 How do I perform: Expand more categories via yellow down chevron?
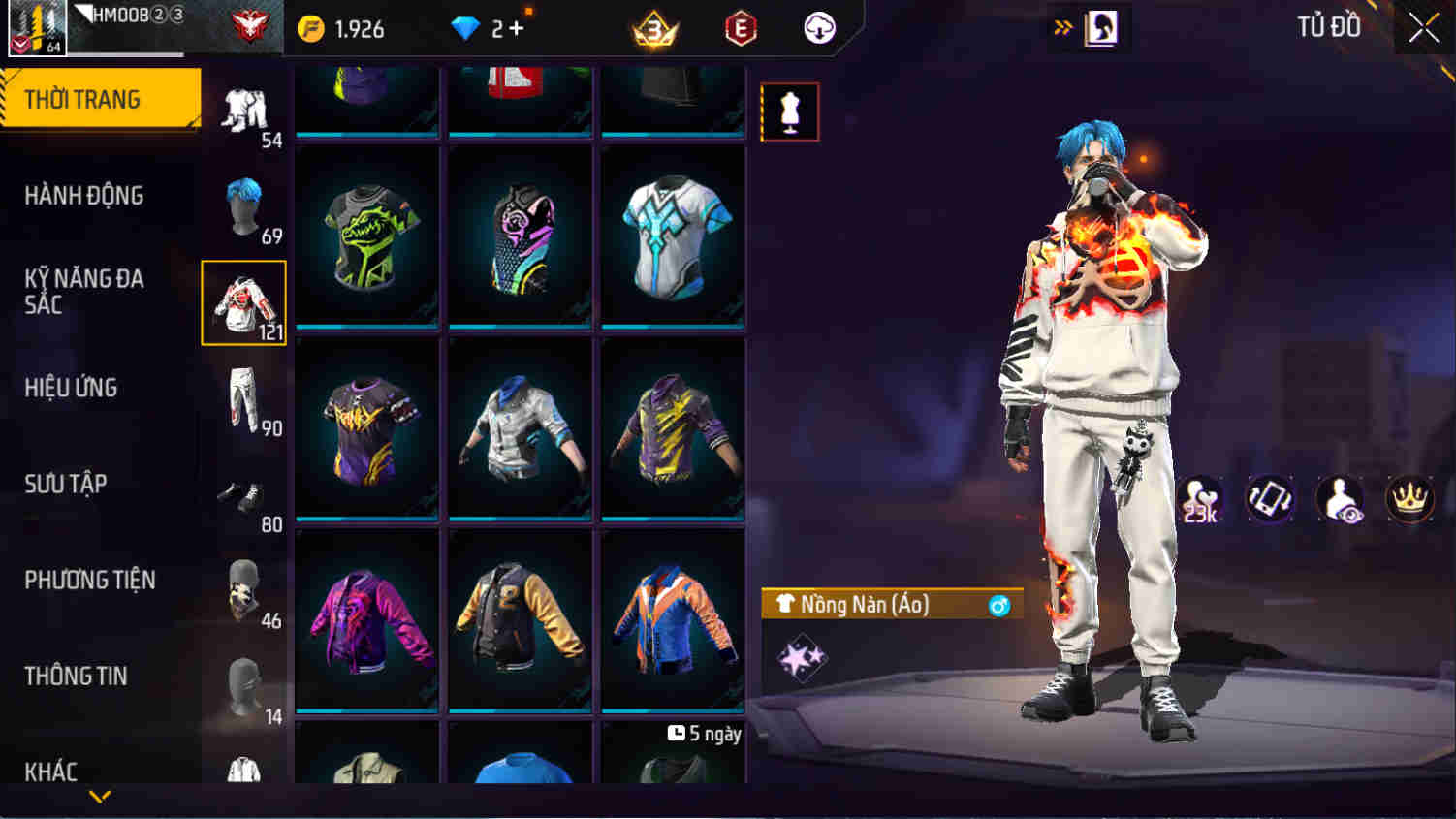pyautogui.click(x=101, y=797)
